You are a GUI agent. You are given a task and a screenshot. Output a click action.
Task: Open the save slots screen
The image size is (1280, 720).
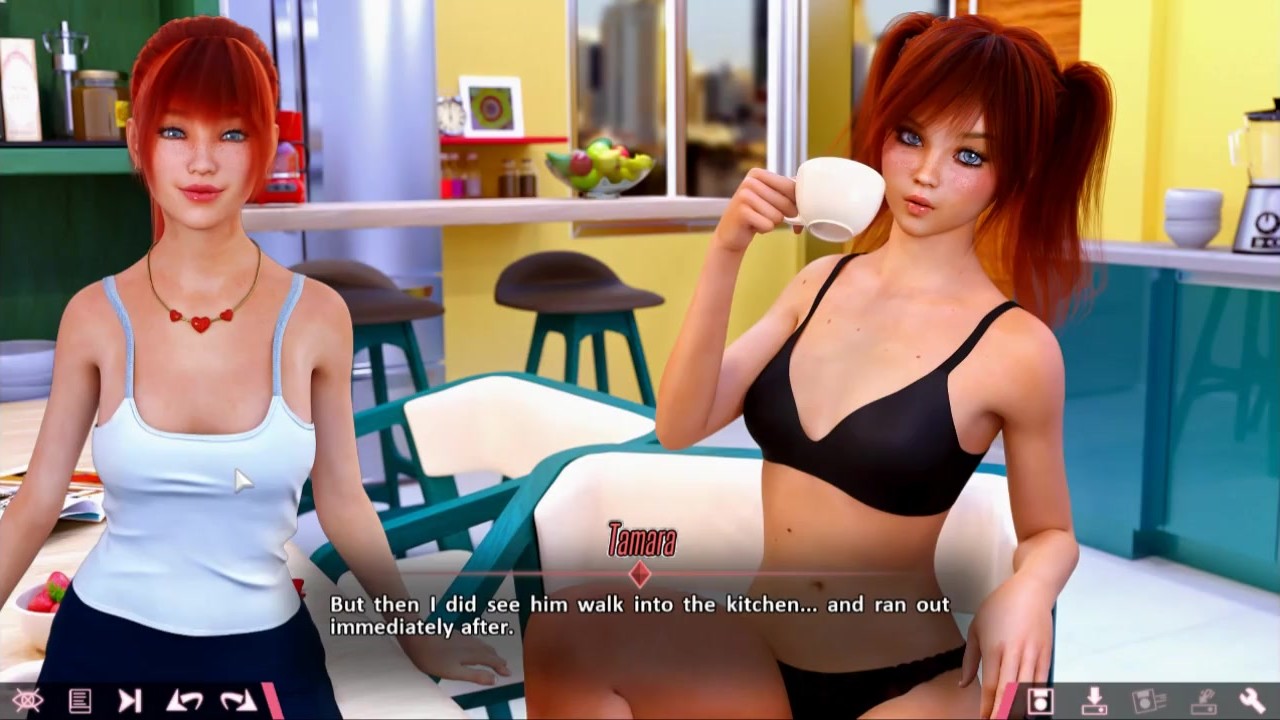coord(1152,700)
